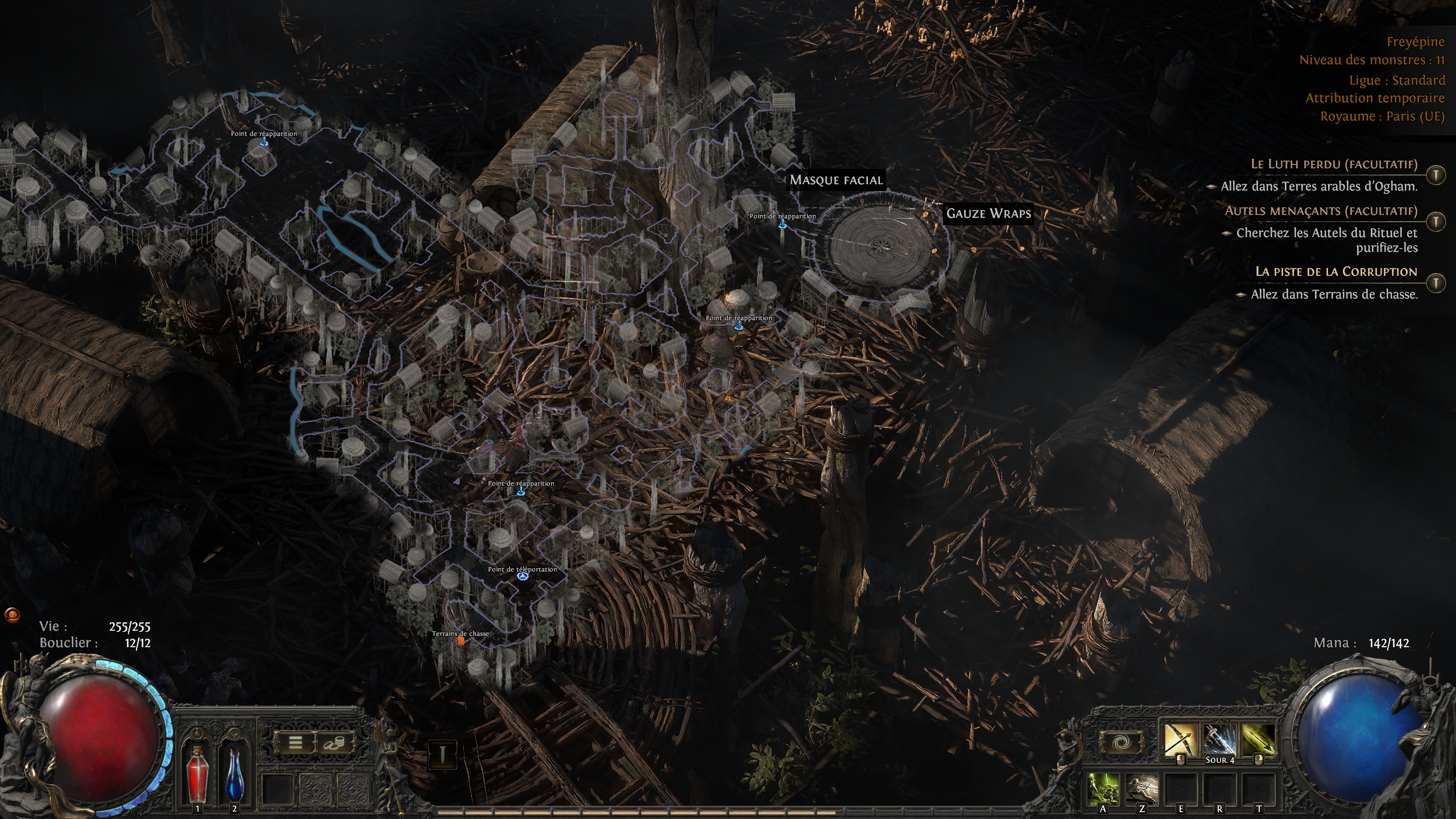The height and width of the screenshot is (819, 1456).
Task: Click the crossed blades weapon icon near Sour. 4
Action: point(1218,738)
